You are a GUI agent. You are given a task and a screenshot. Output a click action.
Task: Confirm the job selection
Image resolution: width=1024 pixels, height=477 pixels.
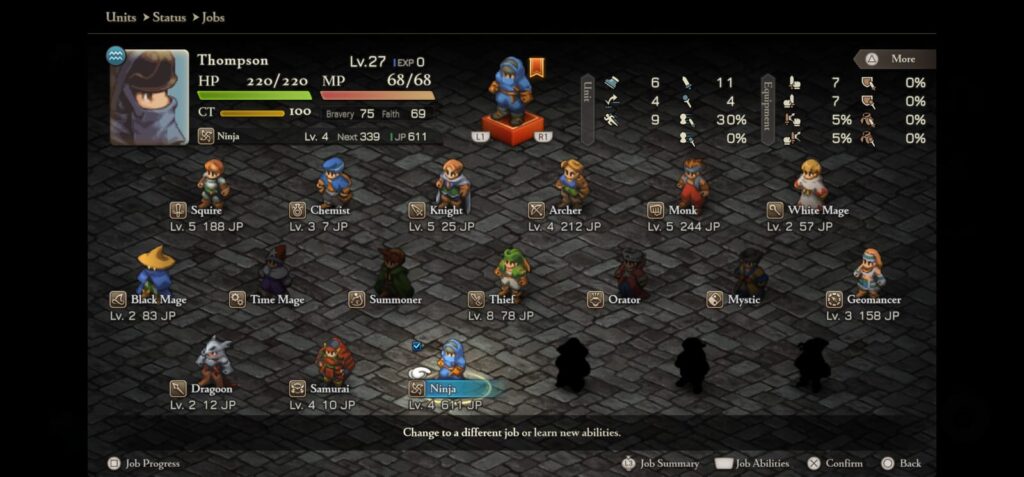[x=836, y=463]
